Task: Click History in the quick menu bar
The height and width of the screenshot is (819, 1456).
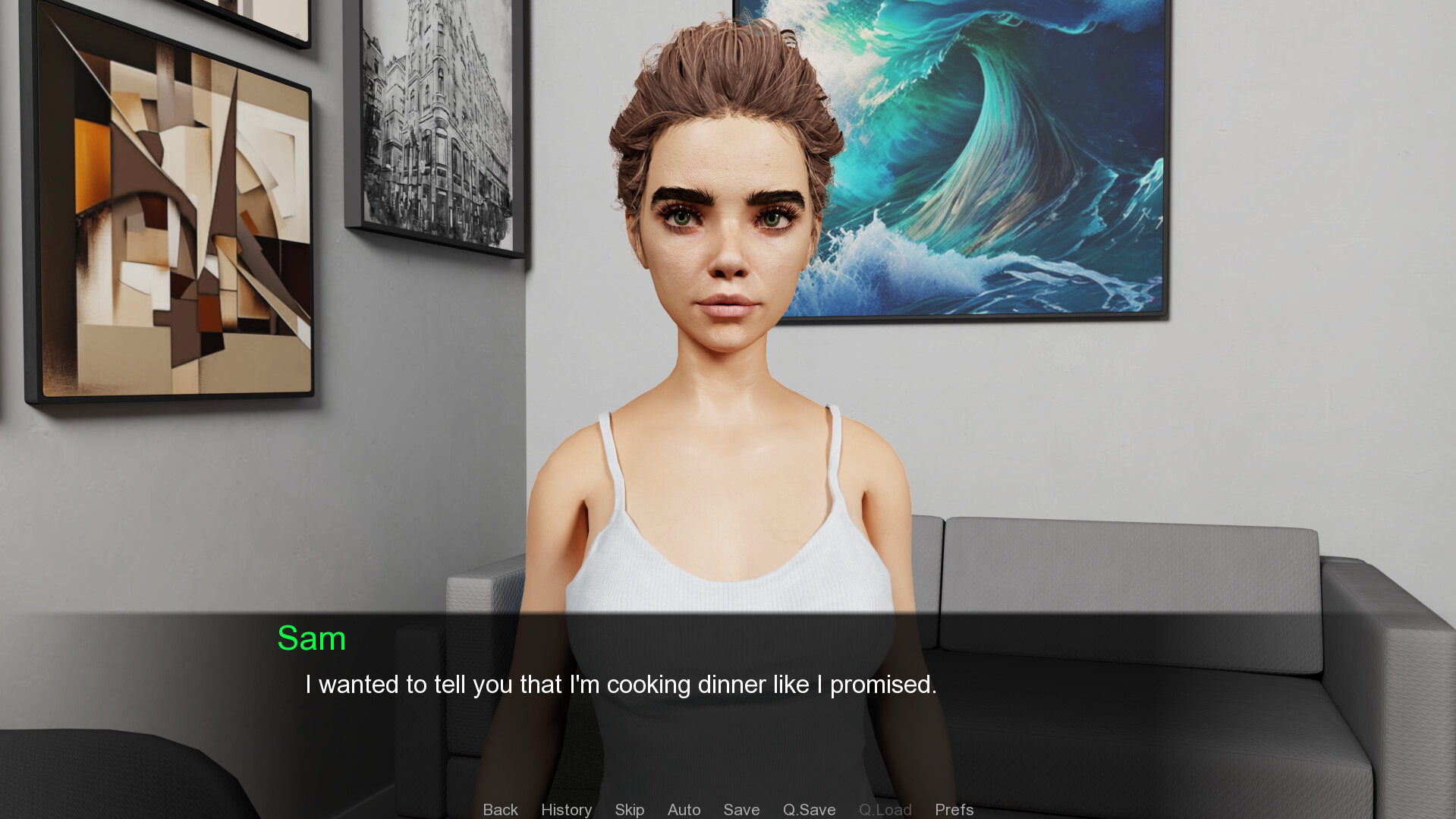Action: pos(566,809)
